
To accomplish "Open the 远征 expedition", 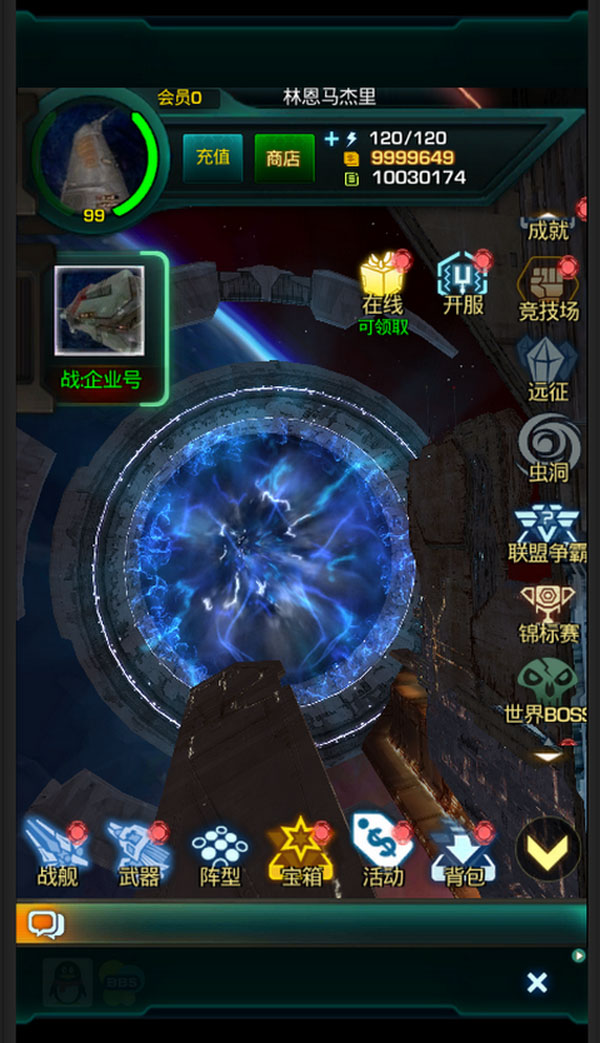I will (x=547, y=368).
